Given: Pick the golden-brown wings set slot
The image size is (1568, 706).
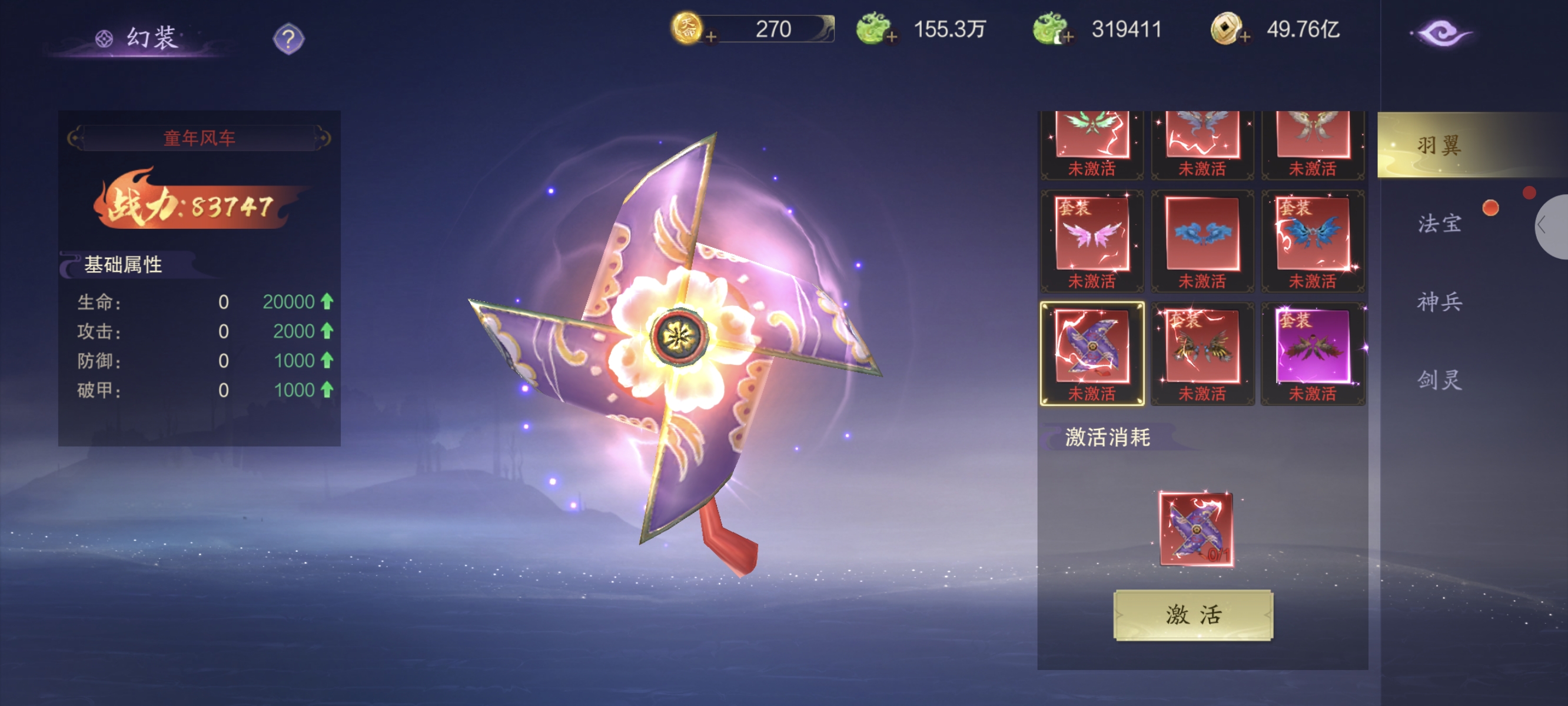Looking at the screenshot, I should click(x=1202, y=348).
